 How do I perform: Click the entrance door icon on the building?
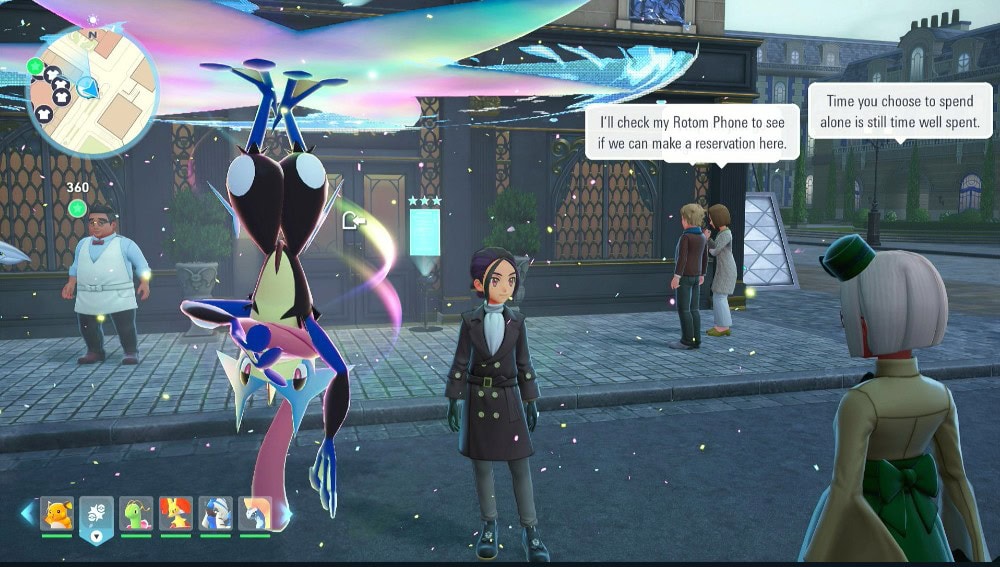[351, 219]
